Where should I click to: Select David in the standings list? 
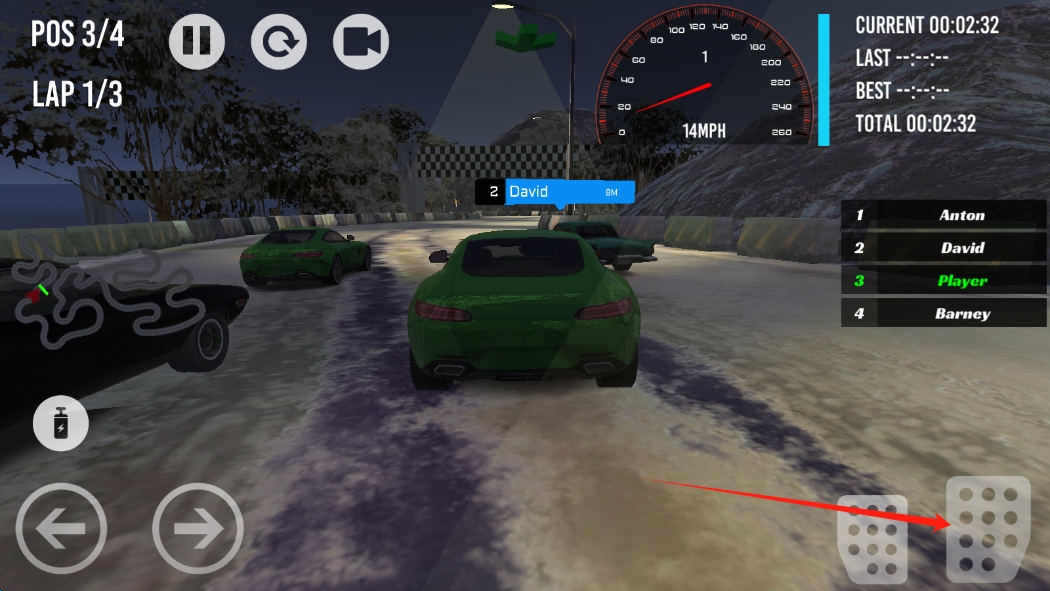[944, 248]
